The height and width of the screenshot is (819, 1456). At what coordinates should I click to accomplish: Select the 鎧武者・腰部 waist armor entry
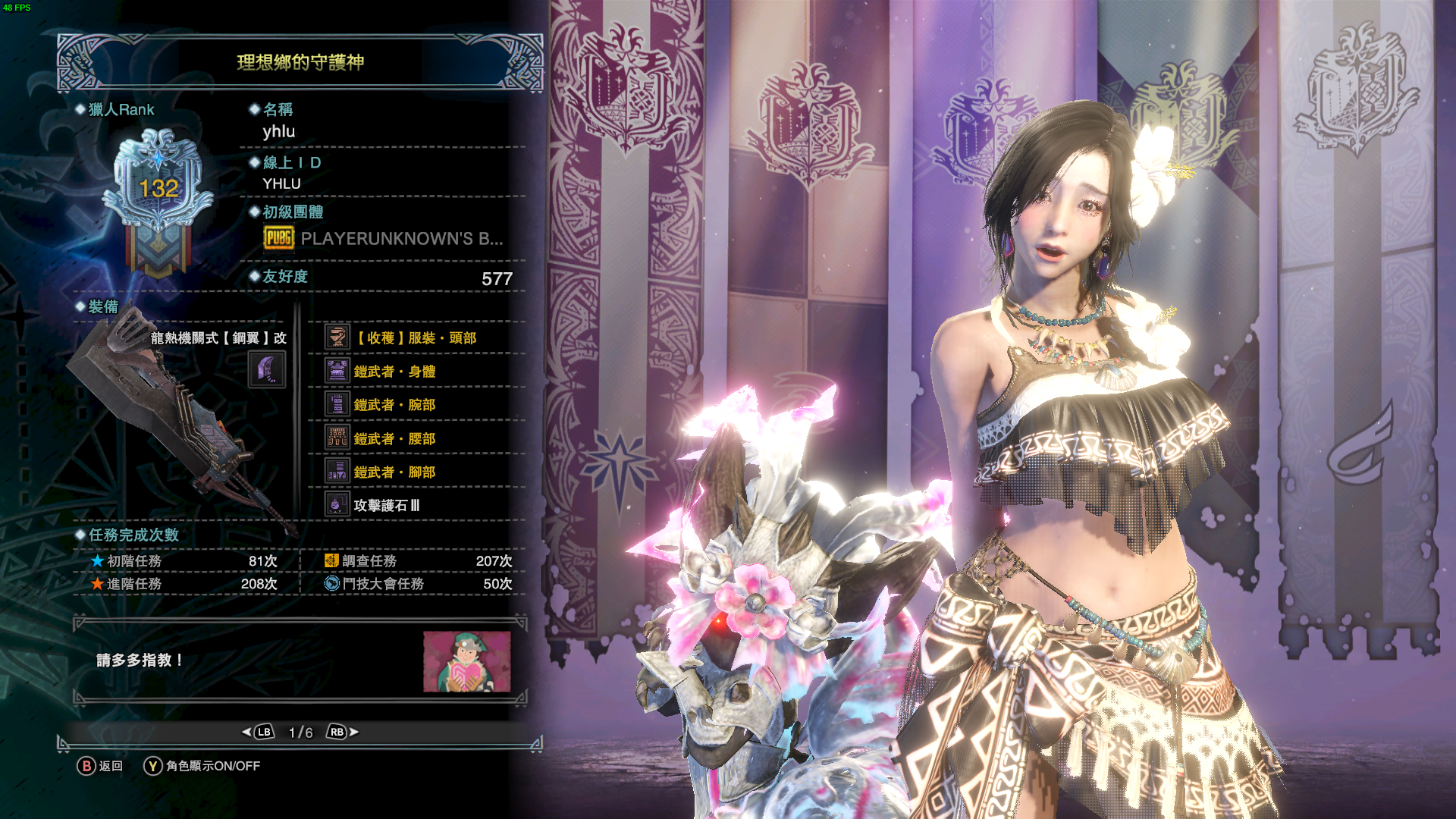(394, 439)
